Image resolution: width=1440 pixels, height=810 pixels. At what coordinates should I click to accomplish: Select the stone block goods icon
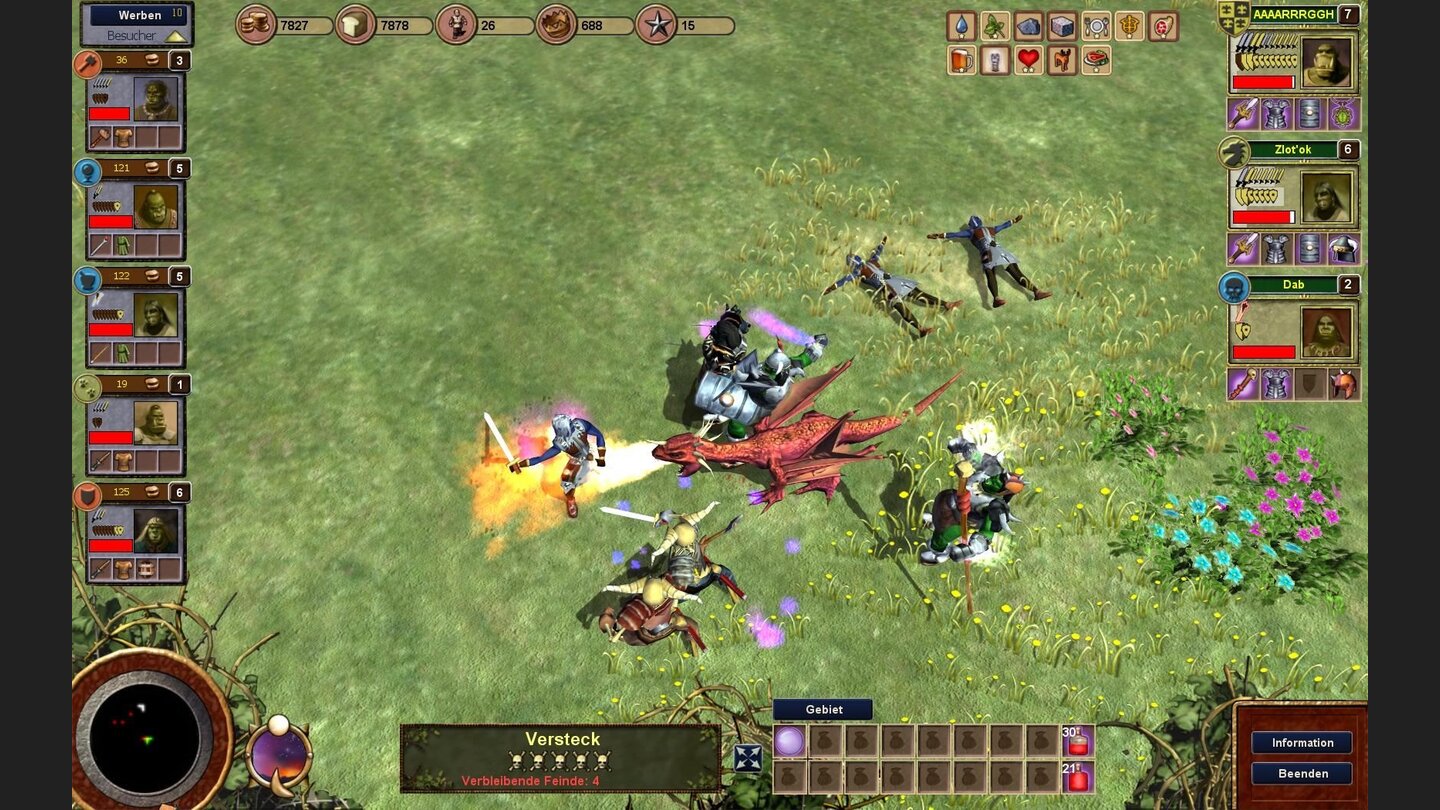pos(1062,27)
